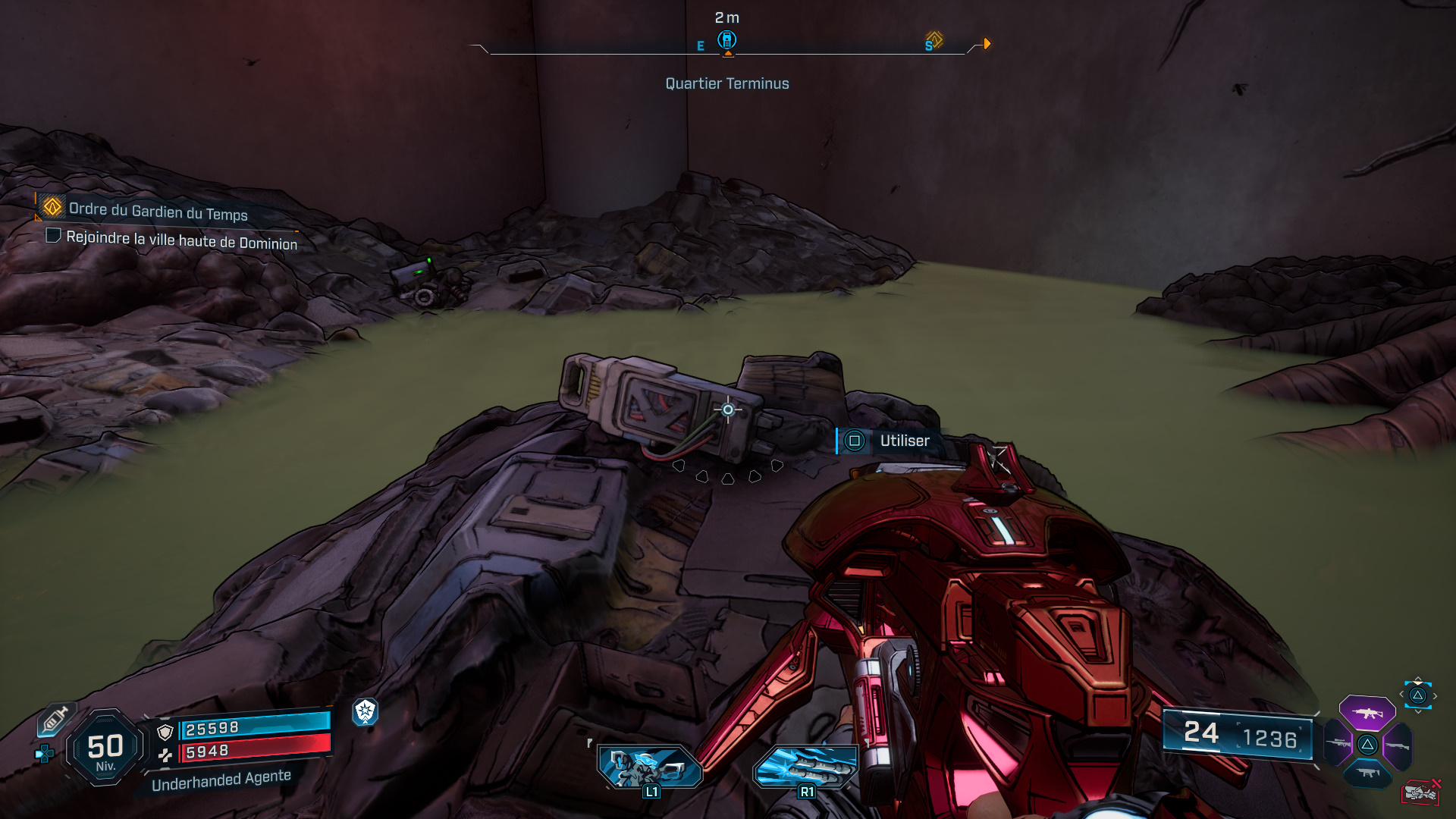1456x819 pixels.
Task: Click the 'Underhanded Agente' name plate
Action: 221,782
